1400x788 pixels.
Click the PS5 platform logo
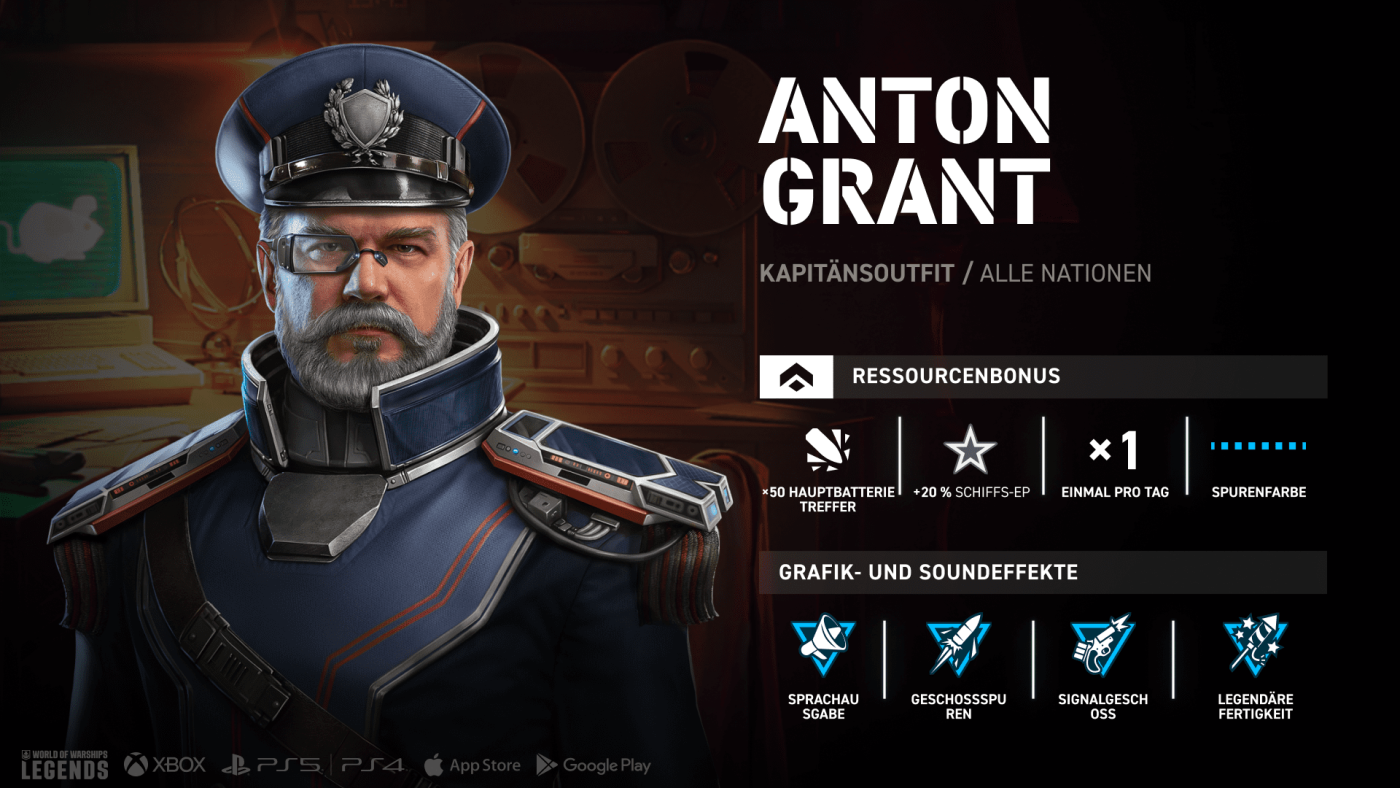coord(271,766)
